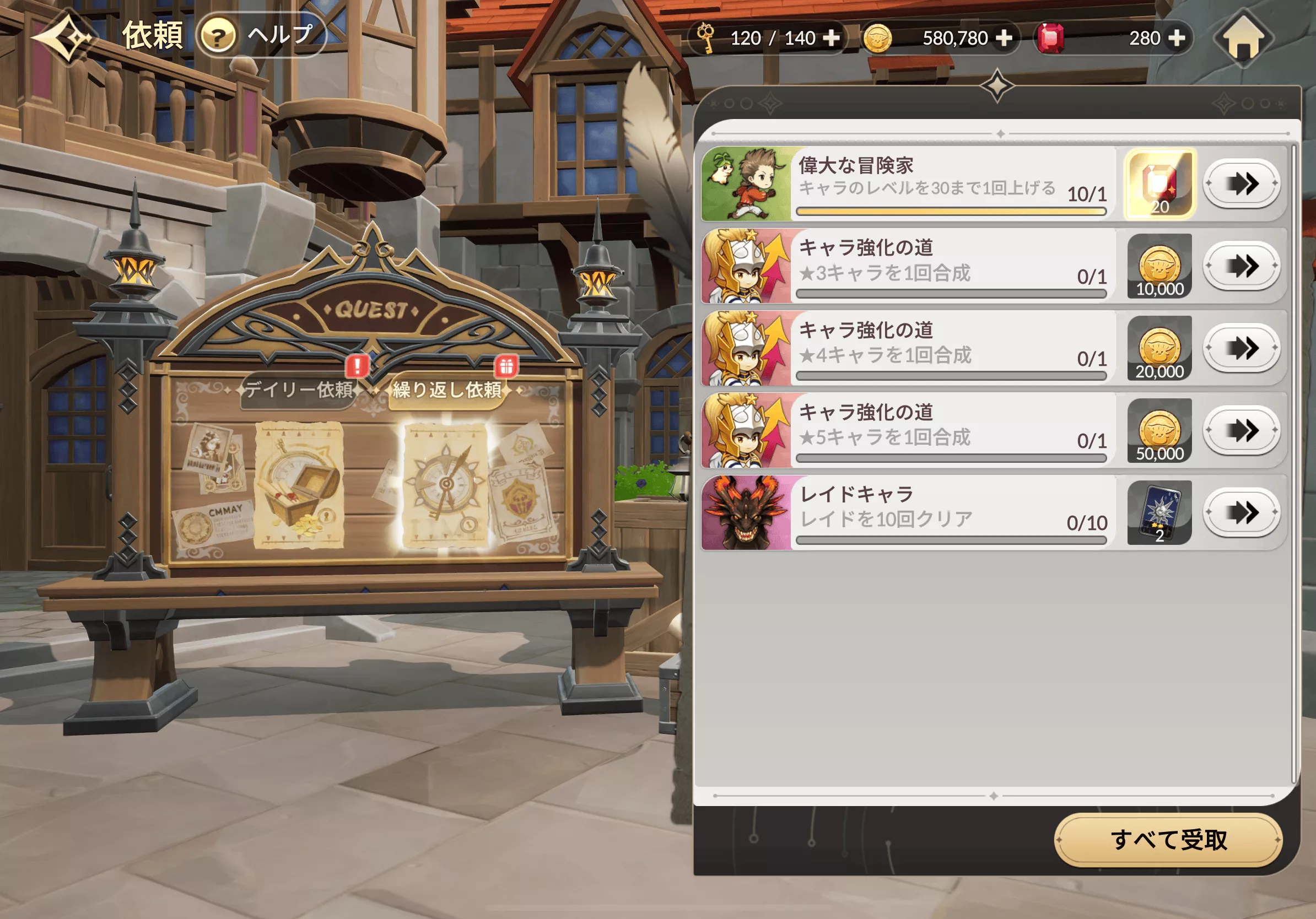Select the 偉大な冒険家 quest thumbnail icon
The image size is (1316, 919).
tap(746, 184)
